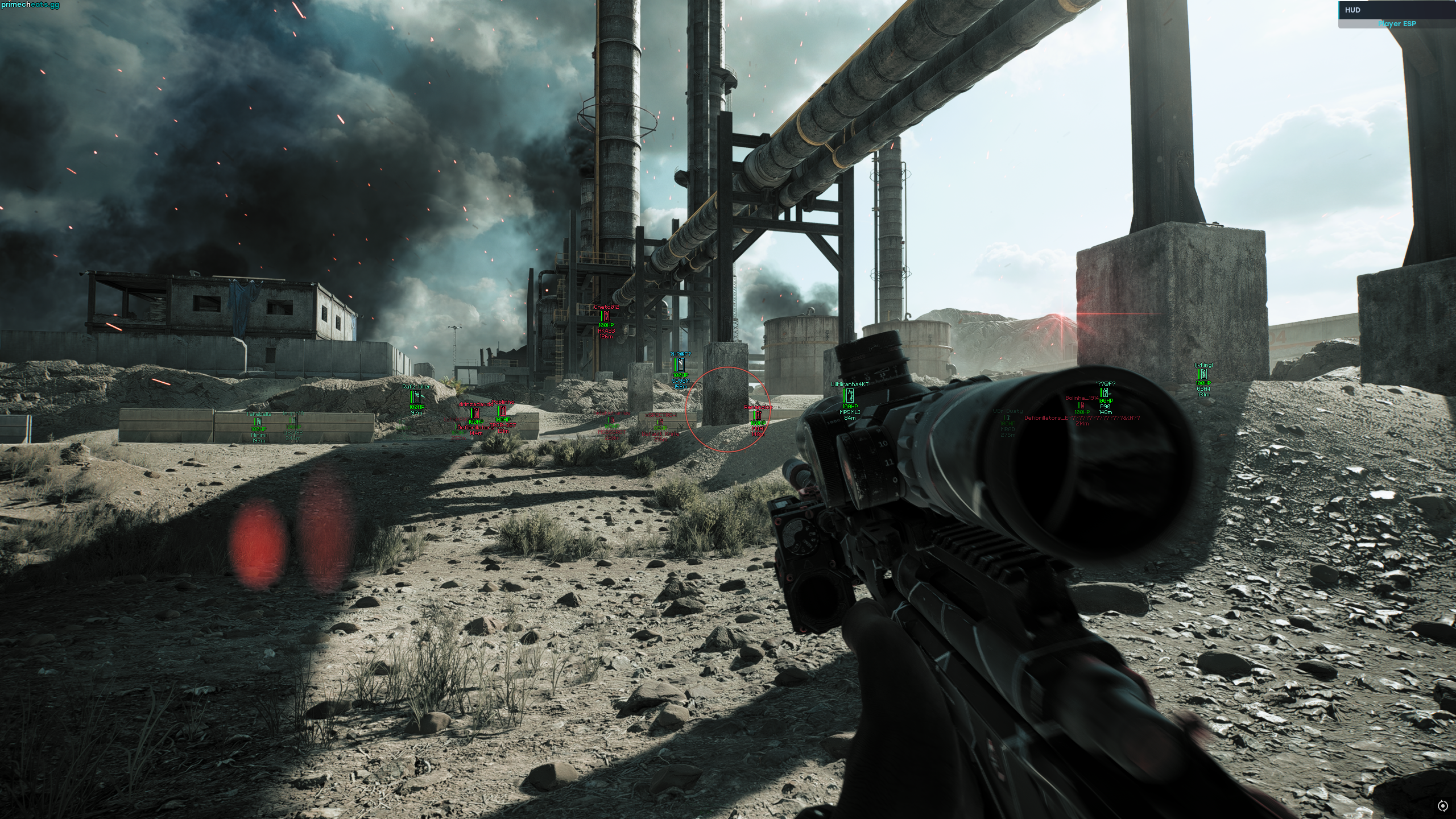Select the HUD panel header
This screenshot has height=819, width=1456.
point(1396,10)
